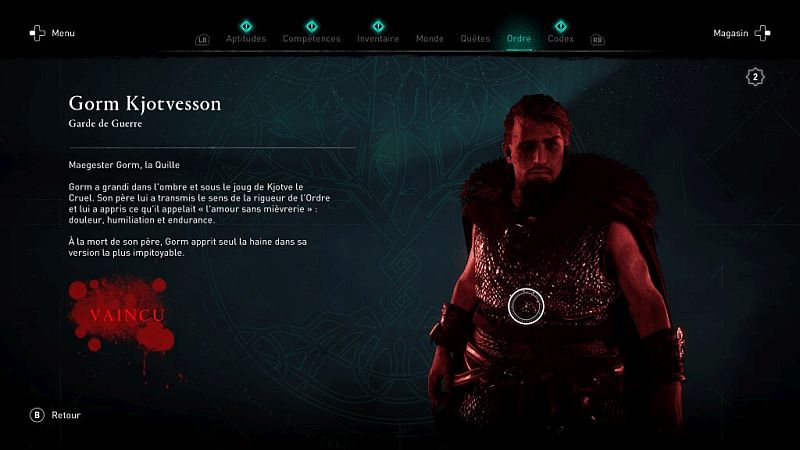This screenshot has height=450, width=800.
Task: Open the Magasin store
Action: pyautogui.click(x=740, y=33)
